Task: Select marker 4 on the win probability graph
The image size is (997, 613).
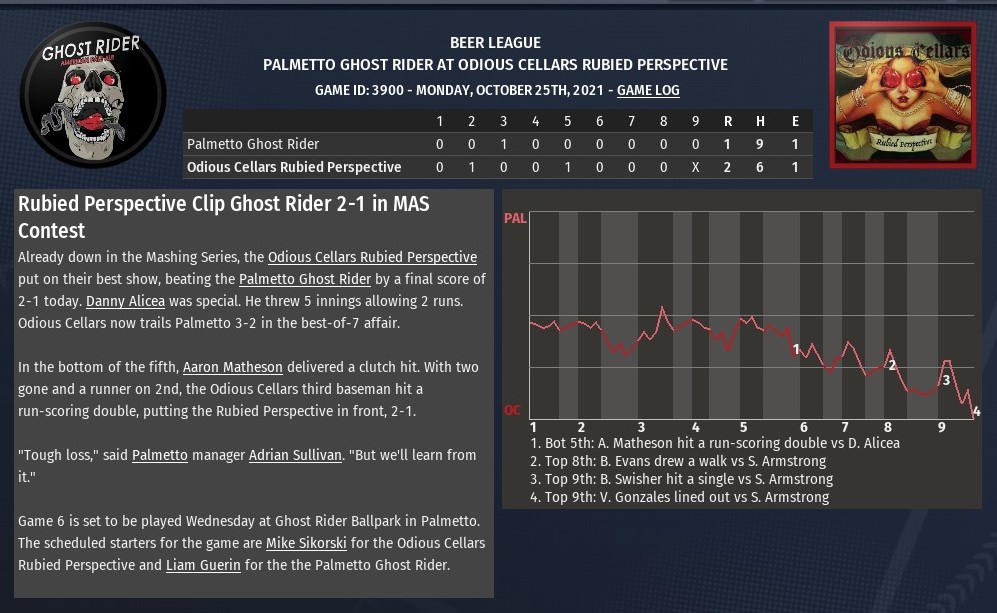Action: 976,411
